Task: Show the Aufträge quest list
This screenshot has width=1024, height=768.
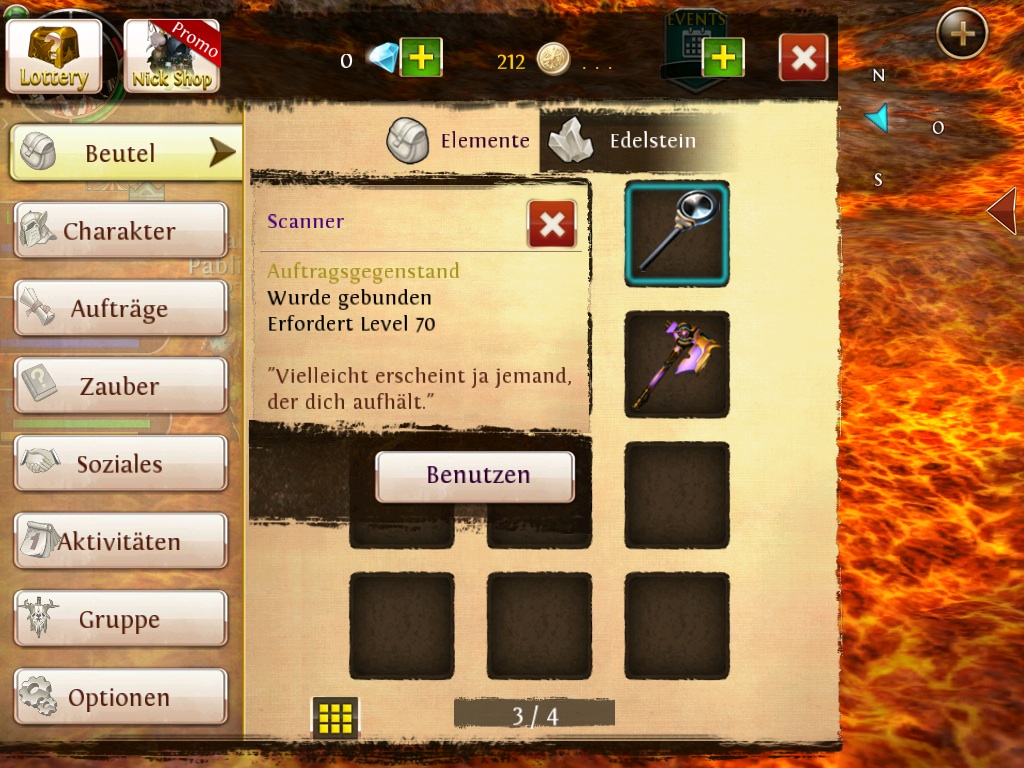Action: point(120,309)
